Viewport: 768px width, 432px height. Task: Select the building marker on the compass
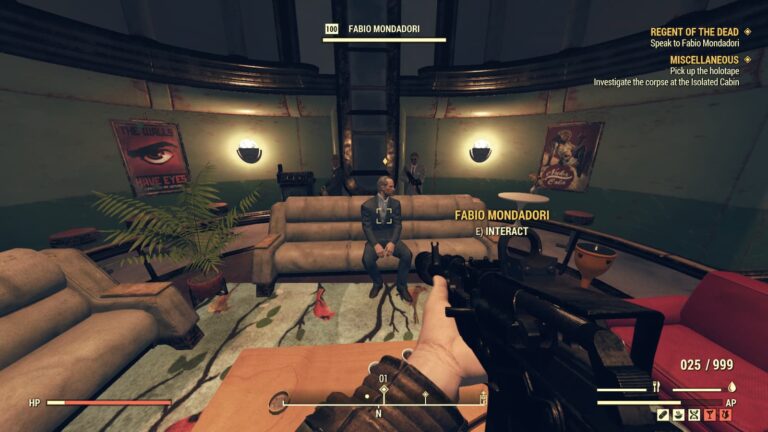tap(484, 399)
